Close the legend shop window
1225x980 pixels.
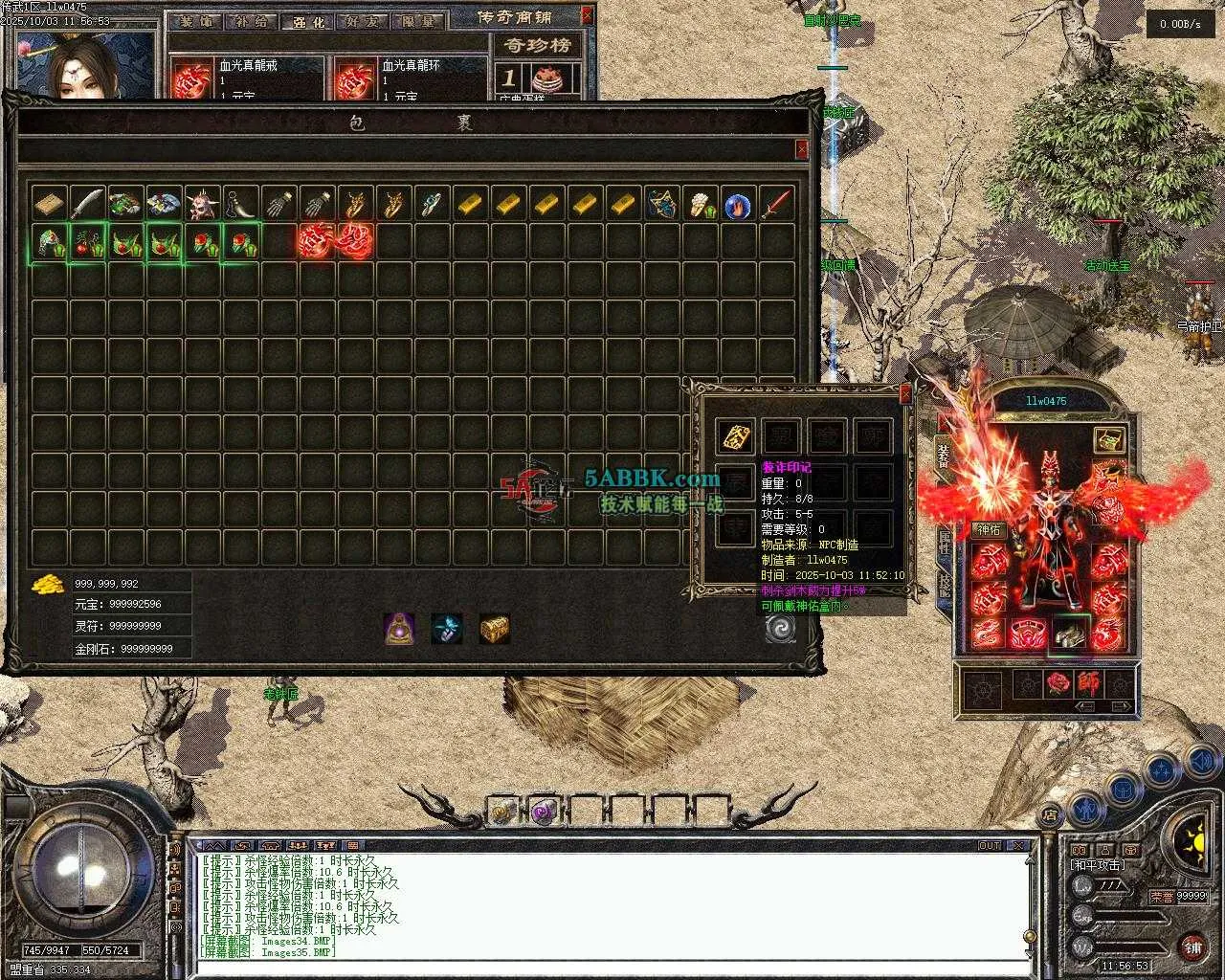pyautogui.click(x=587, y=16)
